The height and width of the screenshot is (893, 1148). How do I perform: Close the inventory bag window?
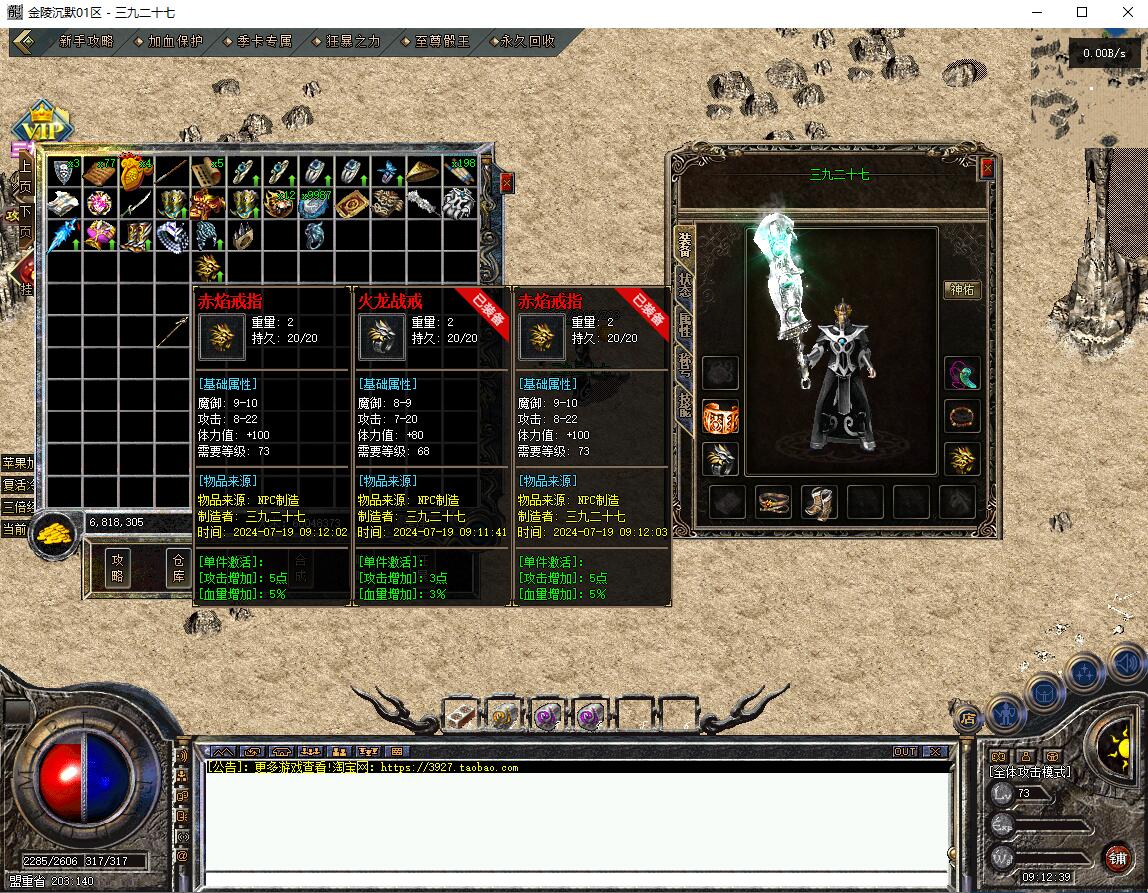[x=506, y=183]
